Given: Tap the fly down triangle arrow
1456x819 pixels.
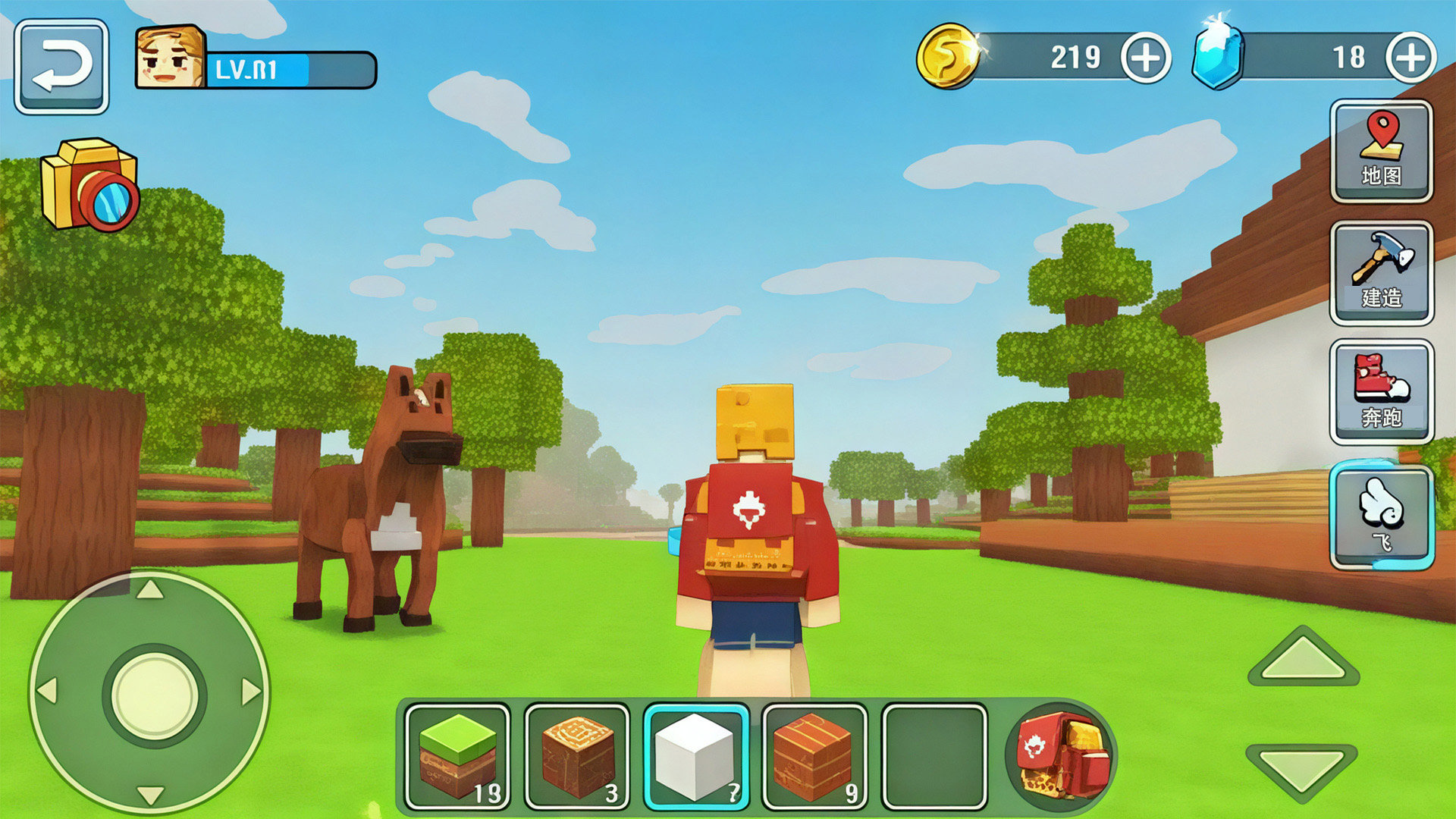Looking at the screenshot, I should pyautogui.click(x=1301, y=770).
